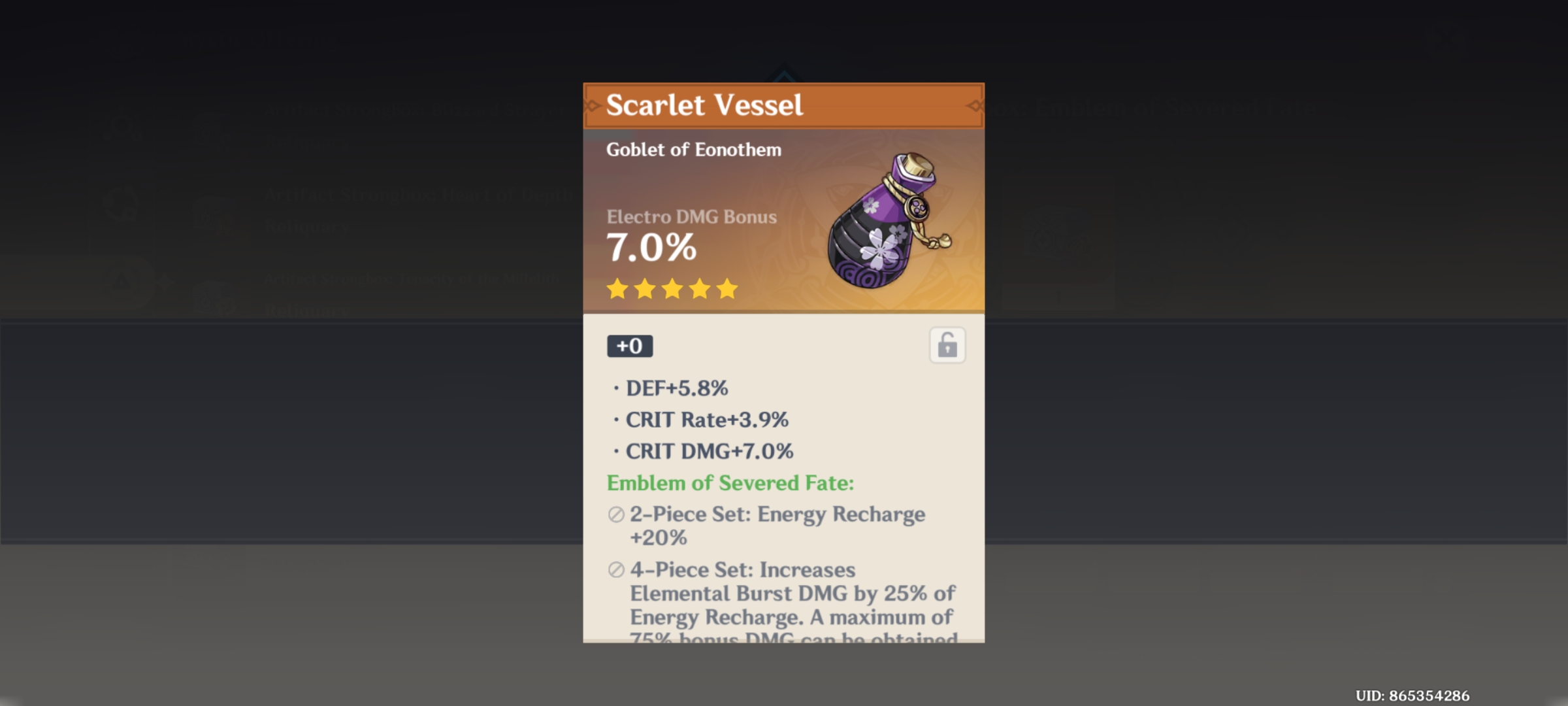
Task: Toggle the padlock to lock Scarlet Vessel
Action: tap(947, 346)
